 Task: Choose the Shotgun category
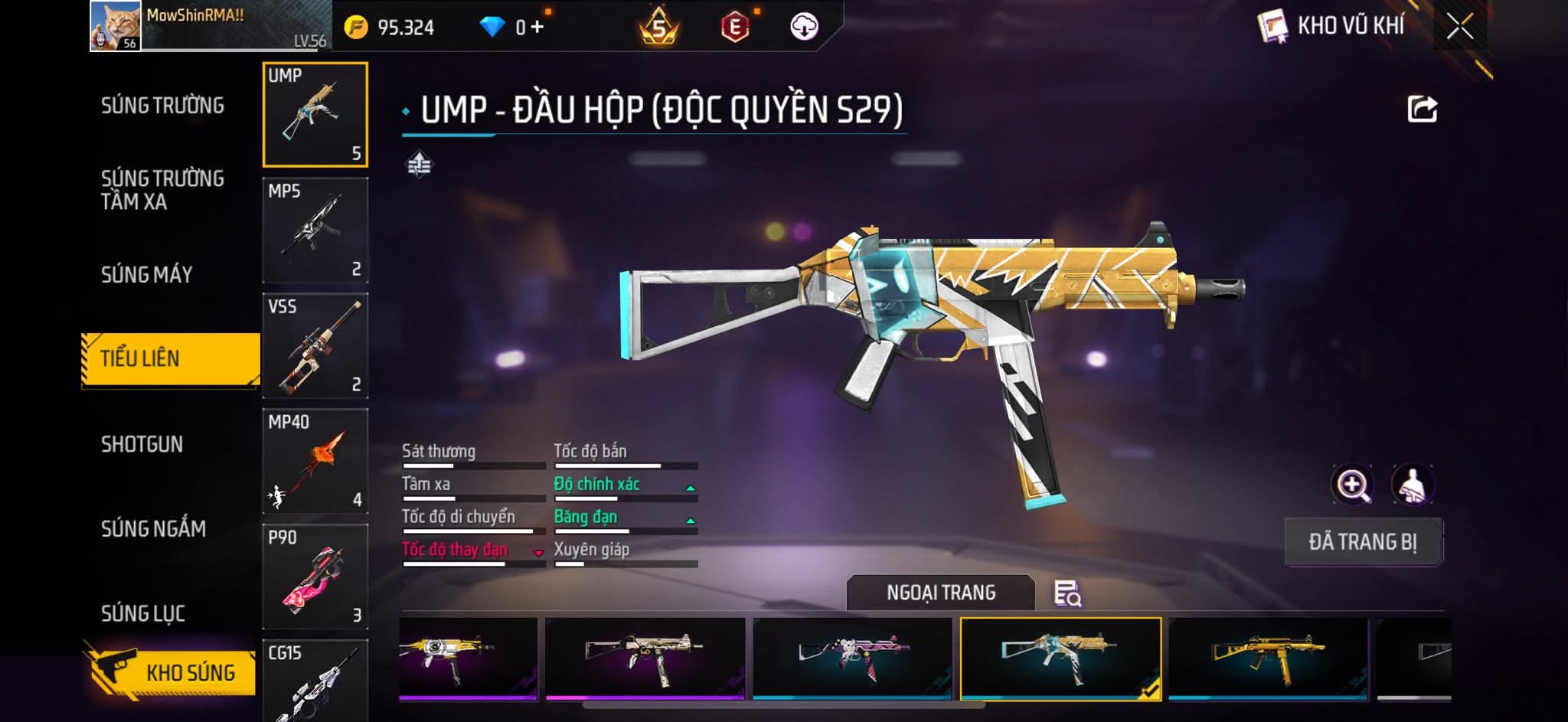[x=142, y=444]
